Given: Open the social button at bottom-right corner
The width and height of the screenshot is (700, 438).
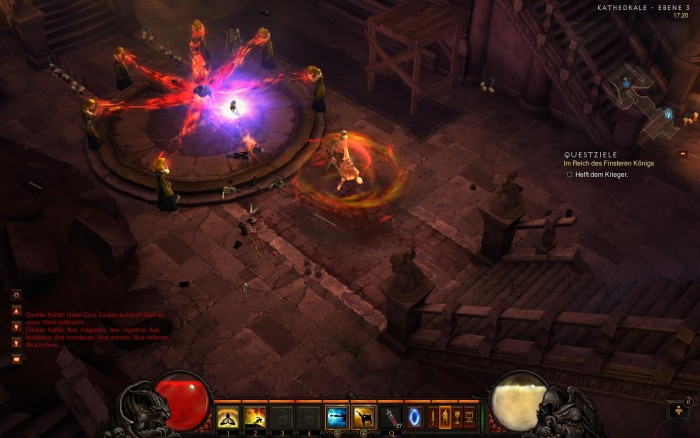Looking at the screenshot, I should [x=677, y=410].
